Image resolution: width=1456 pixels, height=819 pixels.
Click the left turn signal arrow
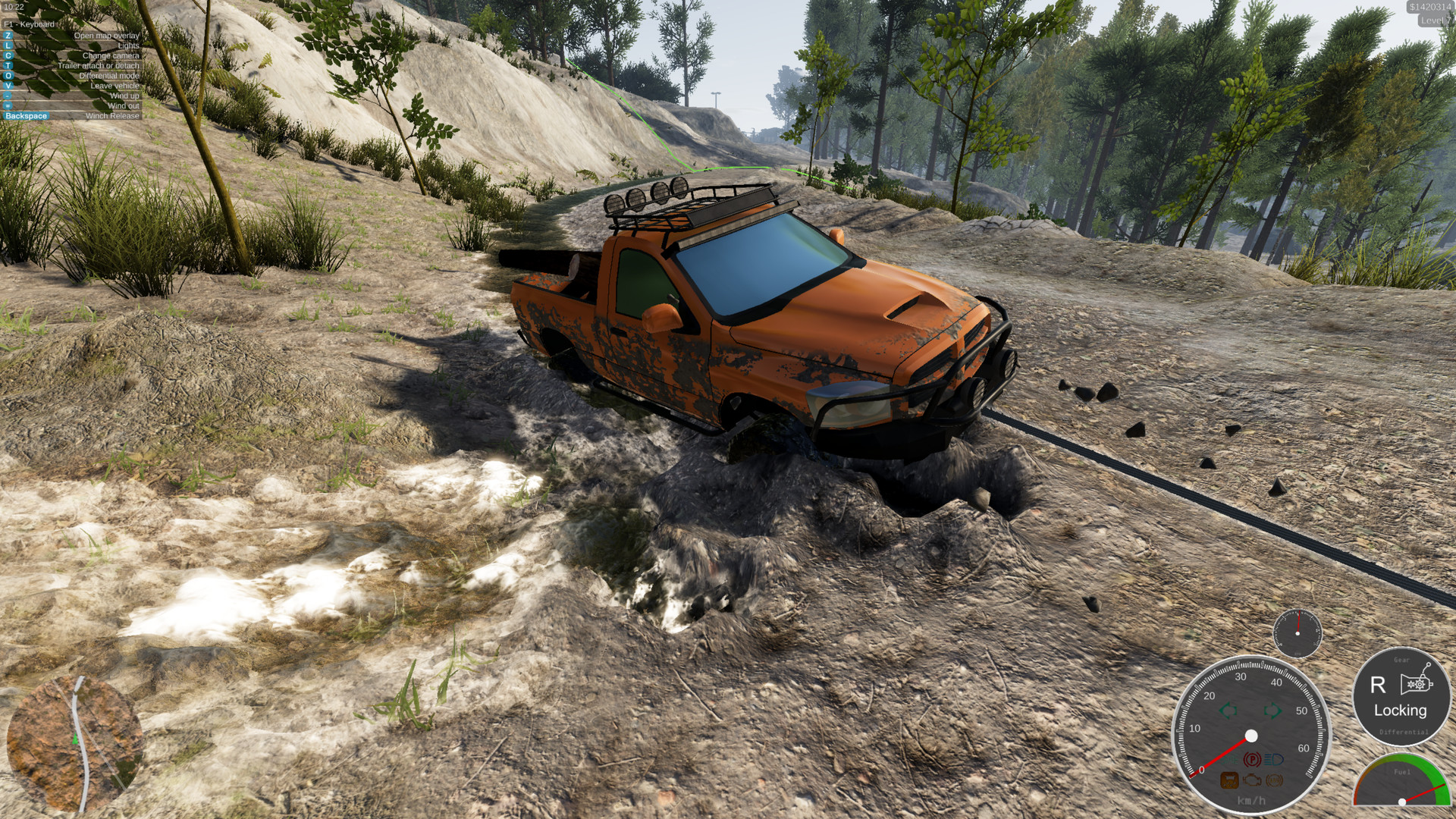click(1229, 710)
